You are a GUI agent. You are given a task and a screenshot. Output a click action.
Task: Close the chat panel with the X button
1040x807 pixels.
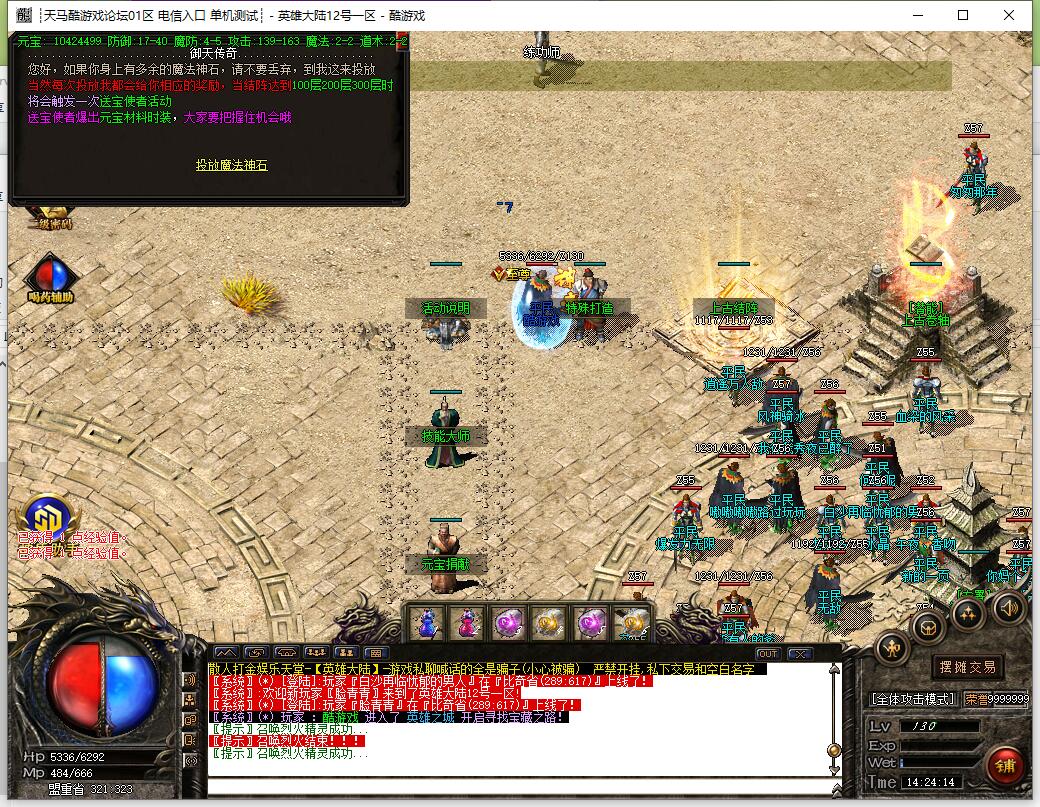tap(799, 653)
